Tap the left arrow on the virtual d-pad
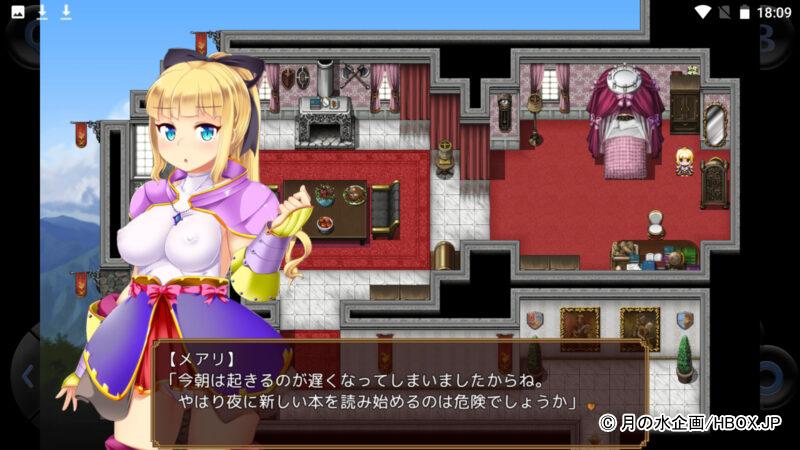Image resolution: width=800 pixels, height=450 pixels. click(27, 377)
